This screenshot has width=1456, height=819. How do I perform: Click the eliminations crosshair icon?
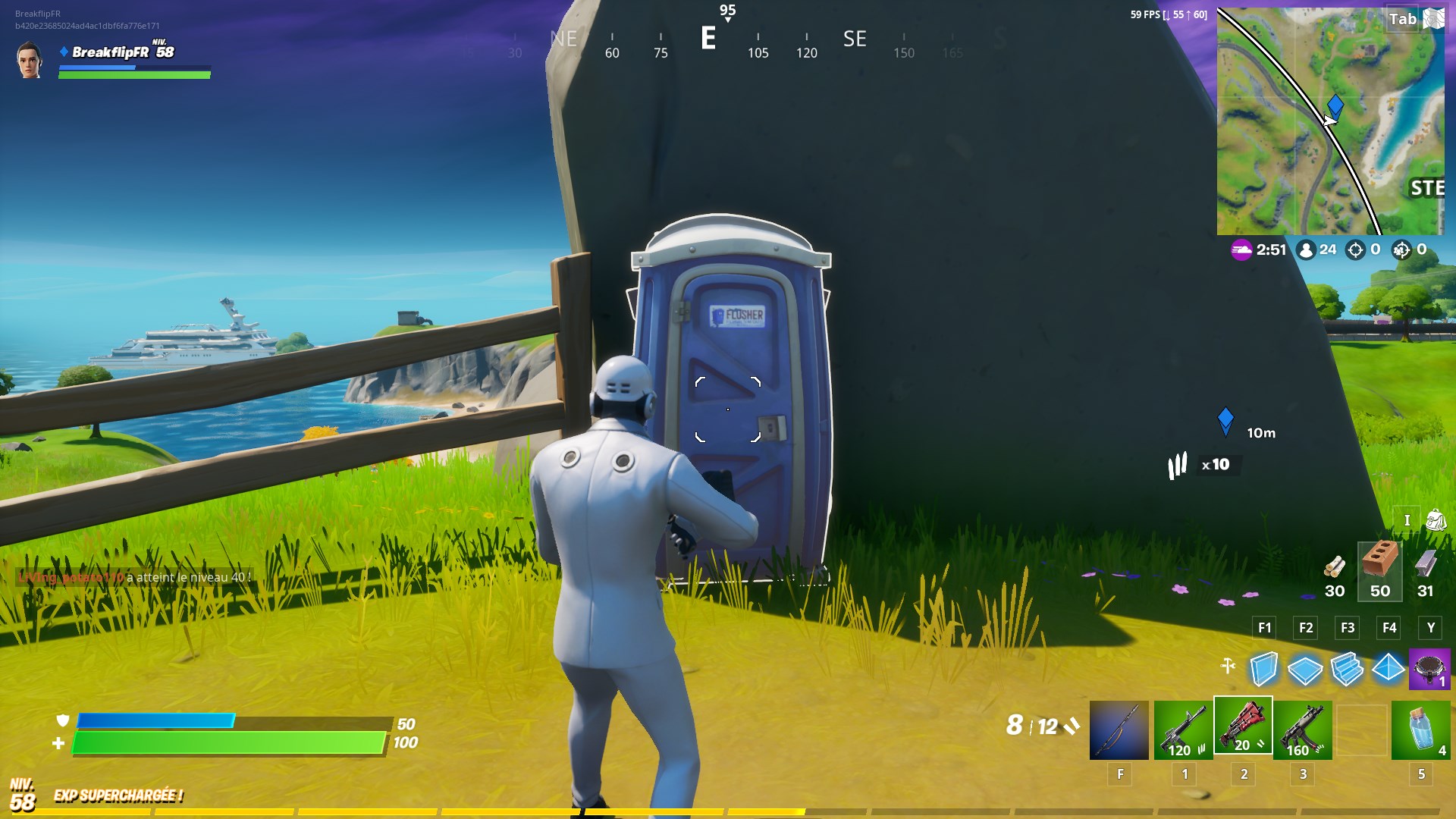[1355, 249]
